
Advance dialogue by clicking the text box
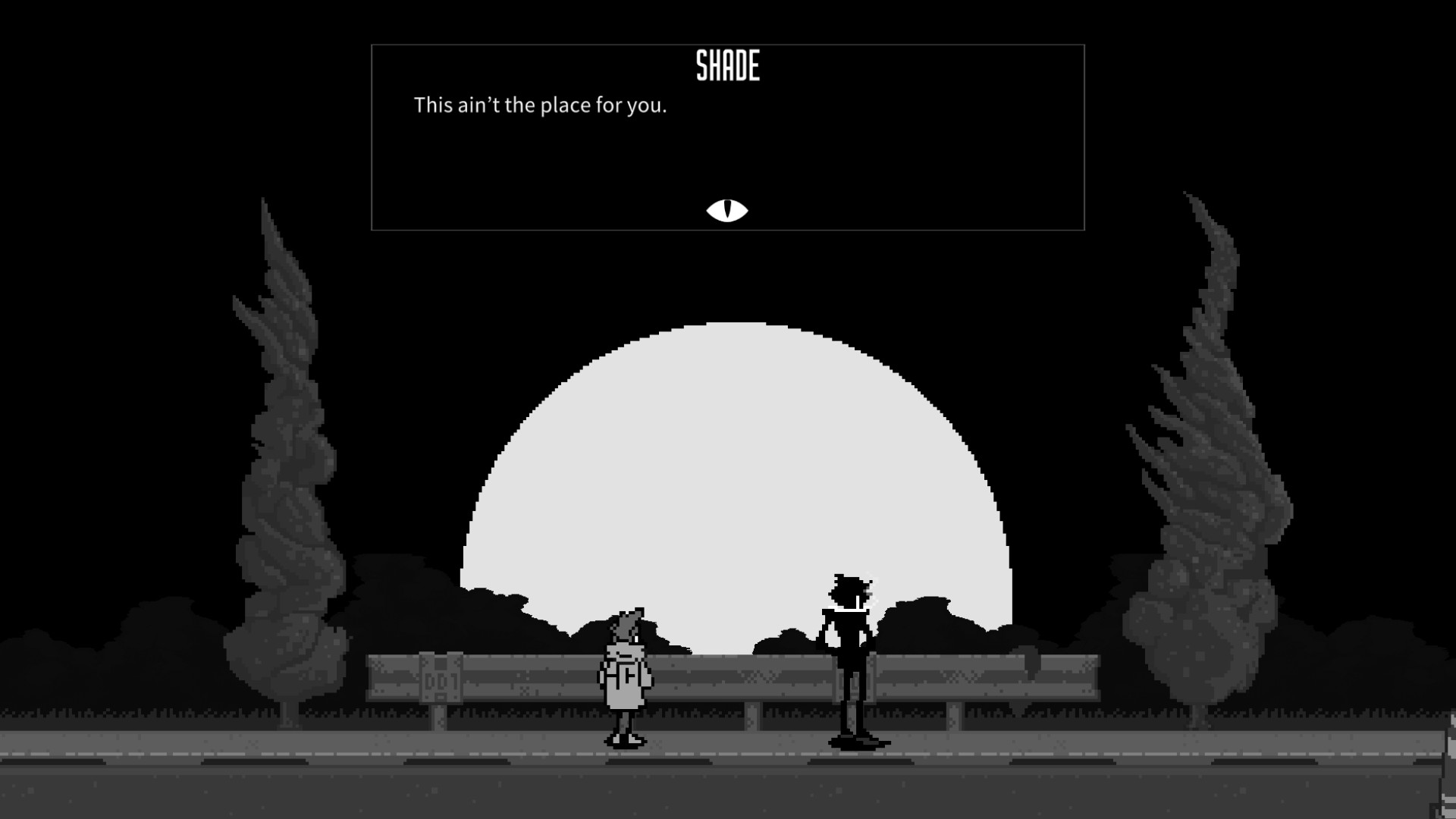pos(726,152)
